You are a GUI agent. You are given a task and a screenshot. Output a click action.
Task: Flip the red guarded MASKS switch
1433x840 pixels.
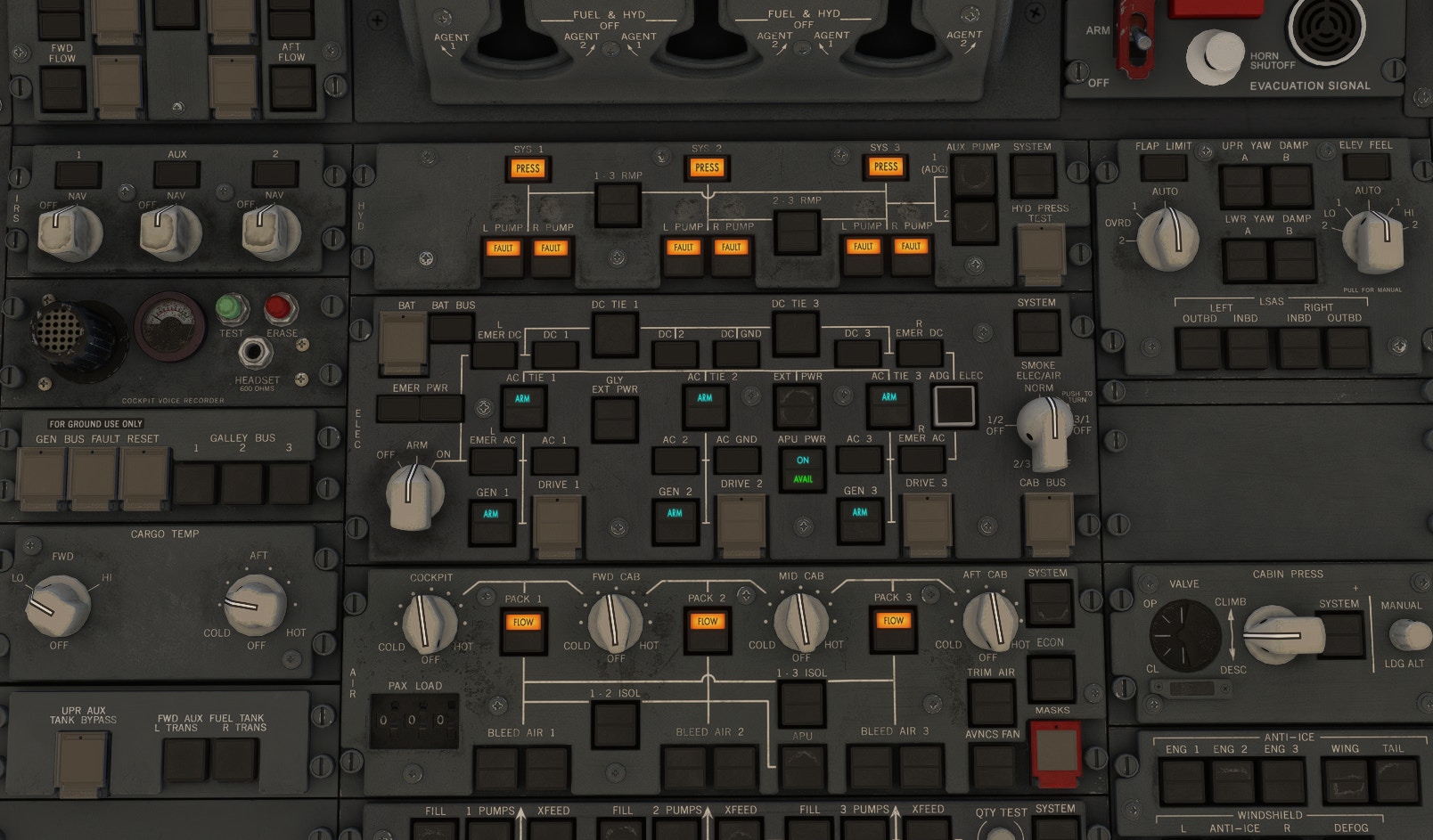pos(1055,752)
